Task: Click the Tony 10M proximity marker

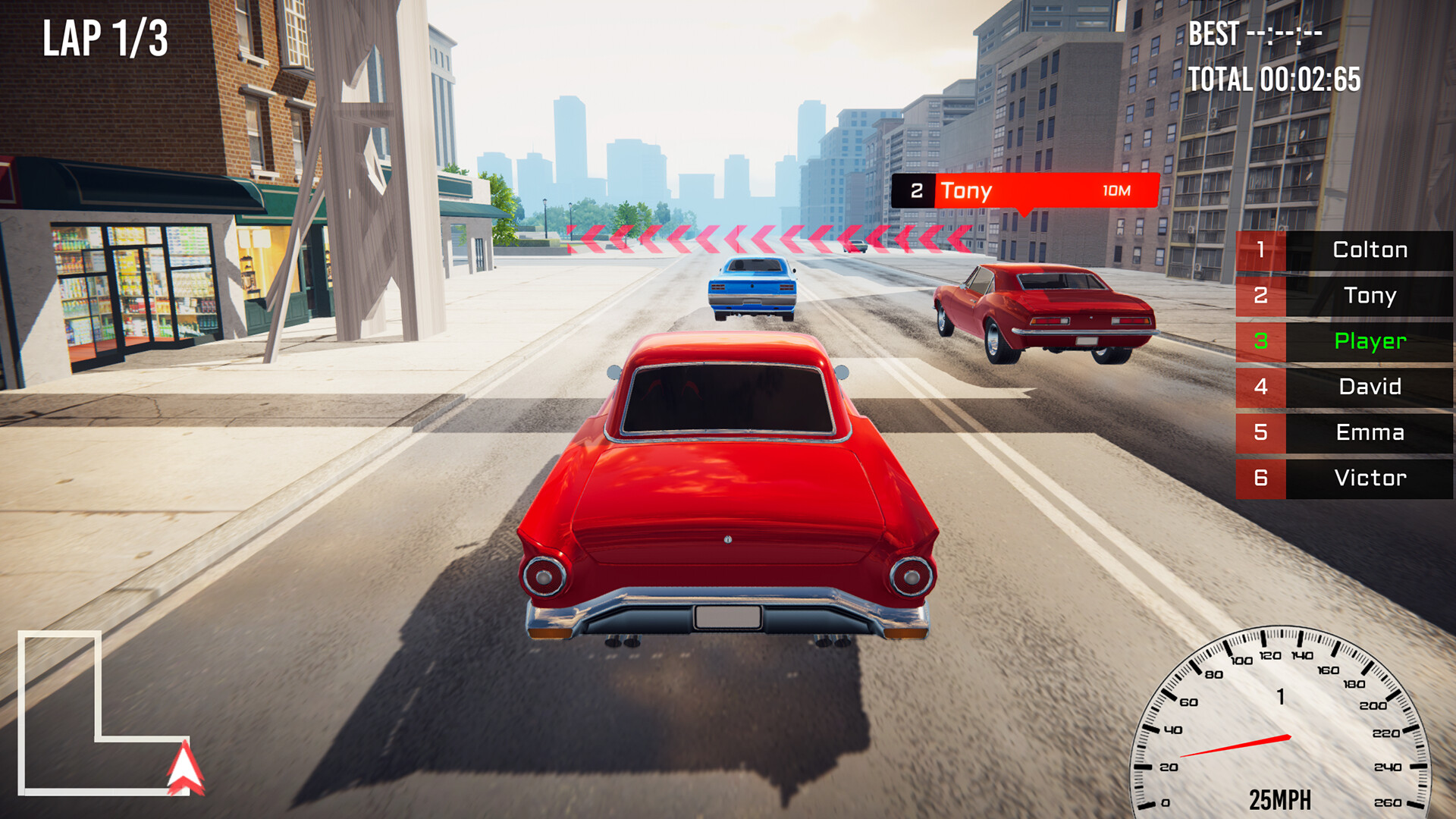Action: [1024, 191]
